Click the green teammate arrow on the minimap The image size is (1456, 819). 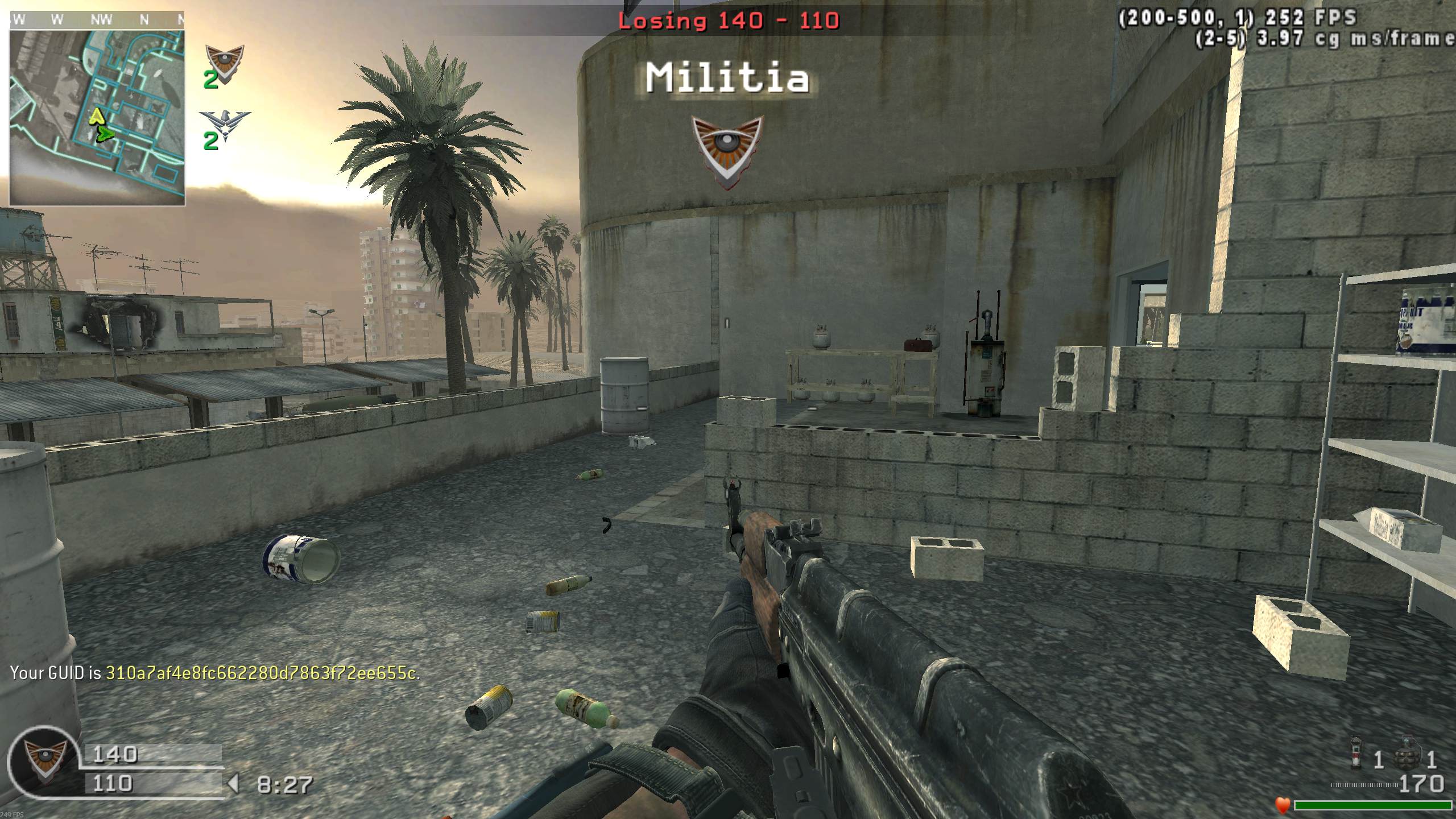click(105, 135)
